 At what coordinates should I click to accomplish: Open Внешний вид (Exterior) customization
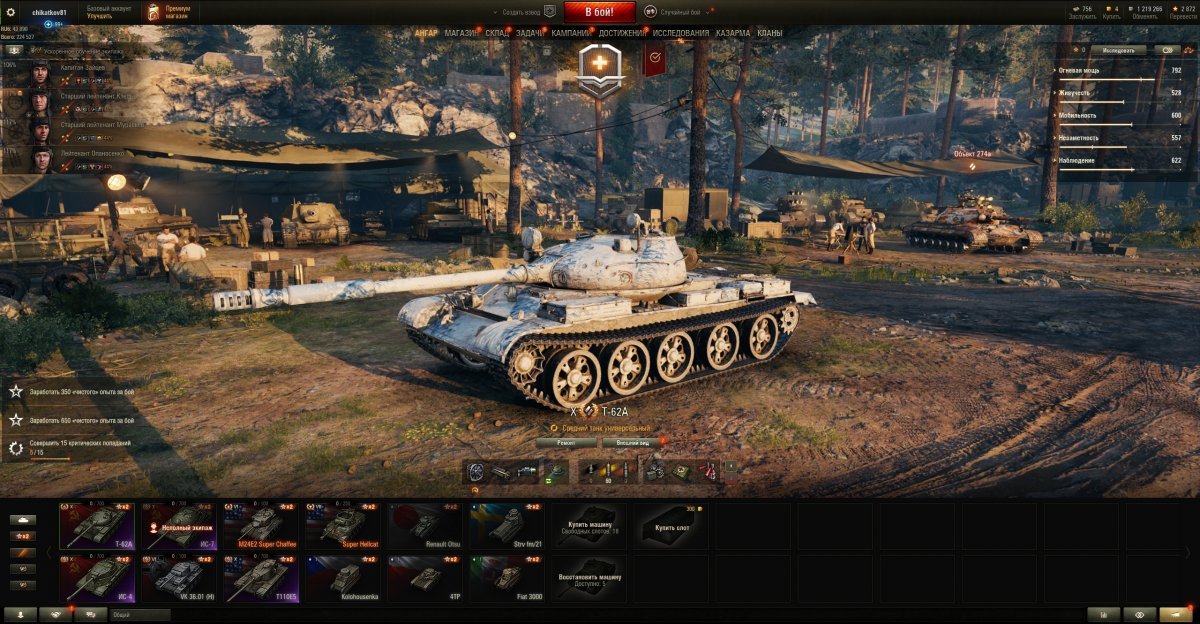(633, 442)
